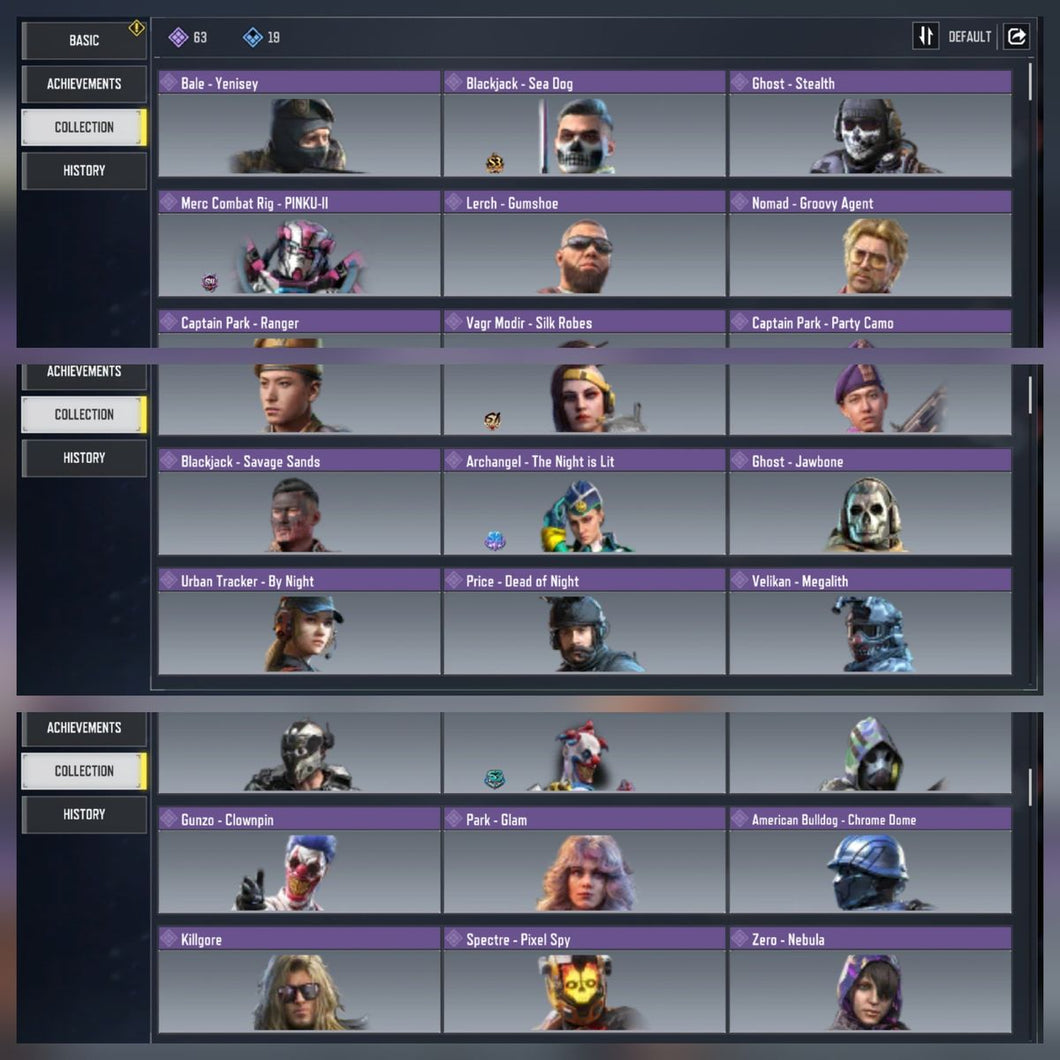The height and width of the screenshot is (1060, 1060).
Task: Switch to the Basic tab
Action: click(84, 40)
